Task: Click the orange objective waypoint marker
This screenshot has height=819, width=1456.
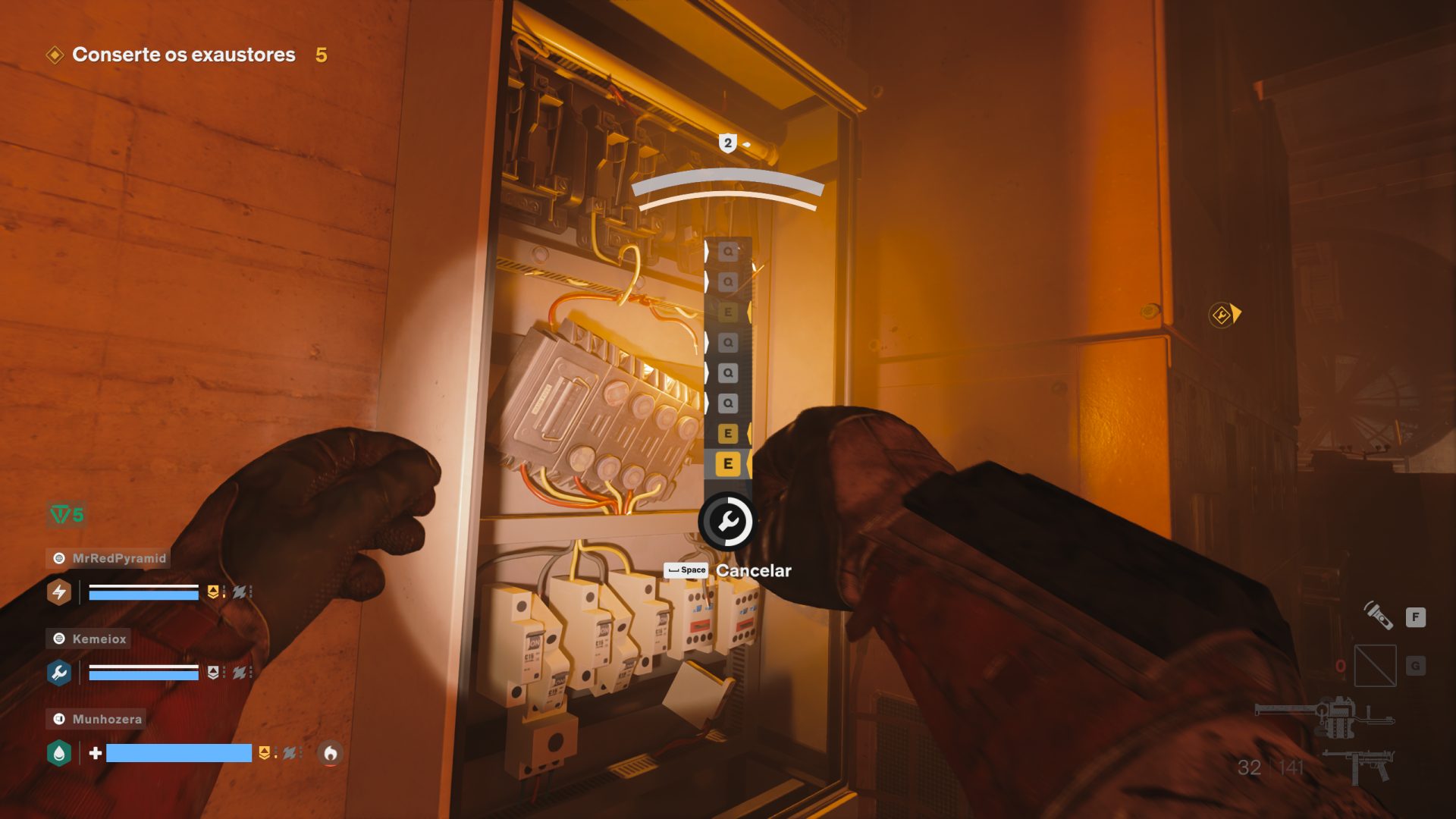Action: coord(1222,315)
